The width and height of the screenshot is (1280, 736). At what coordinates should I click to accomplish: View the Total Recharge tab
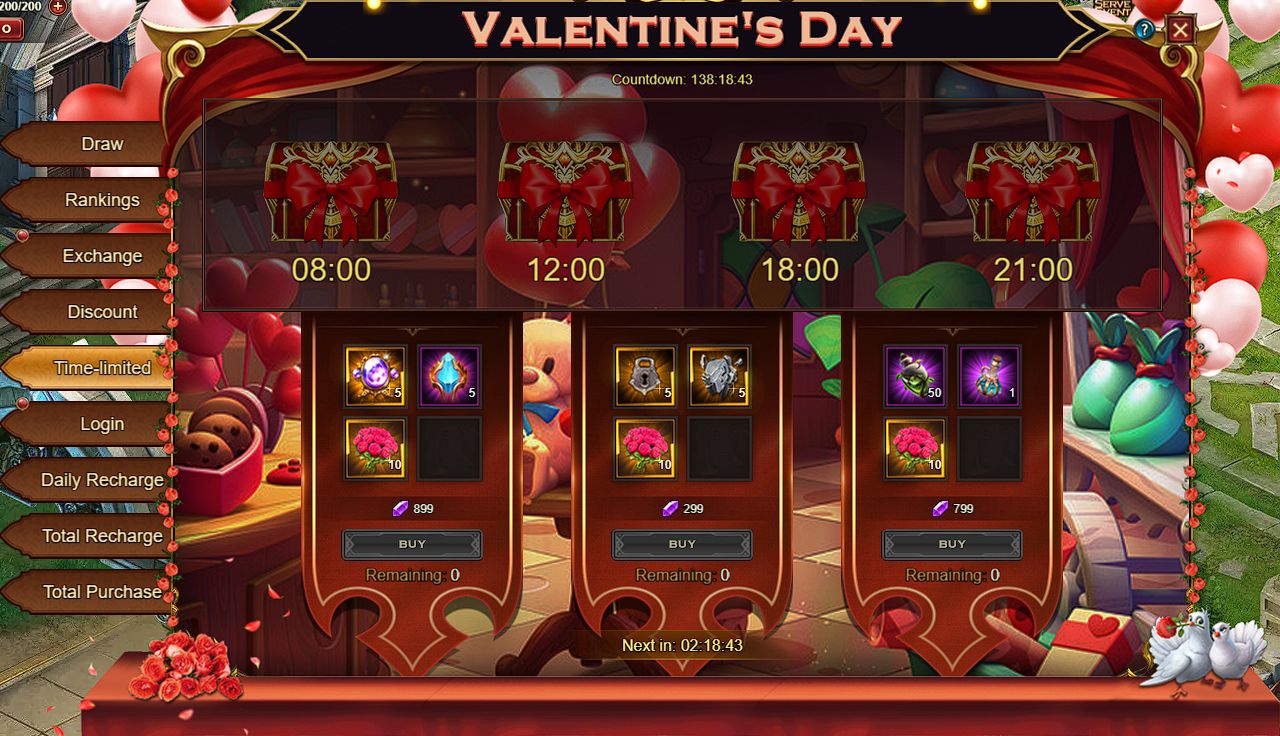click(x=101, y=536)
